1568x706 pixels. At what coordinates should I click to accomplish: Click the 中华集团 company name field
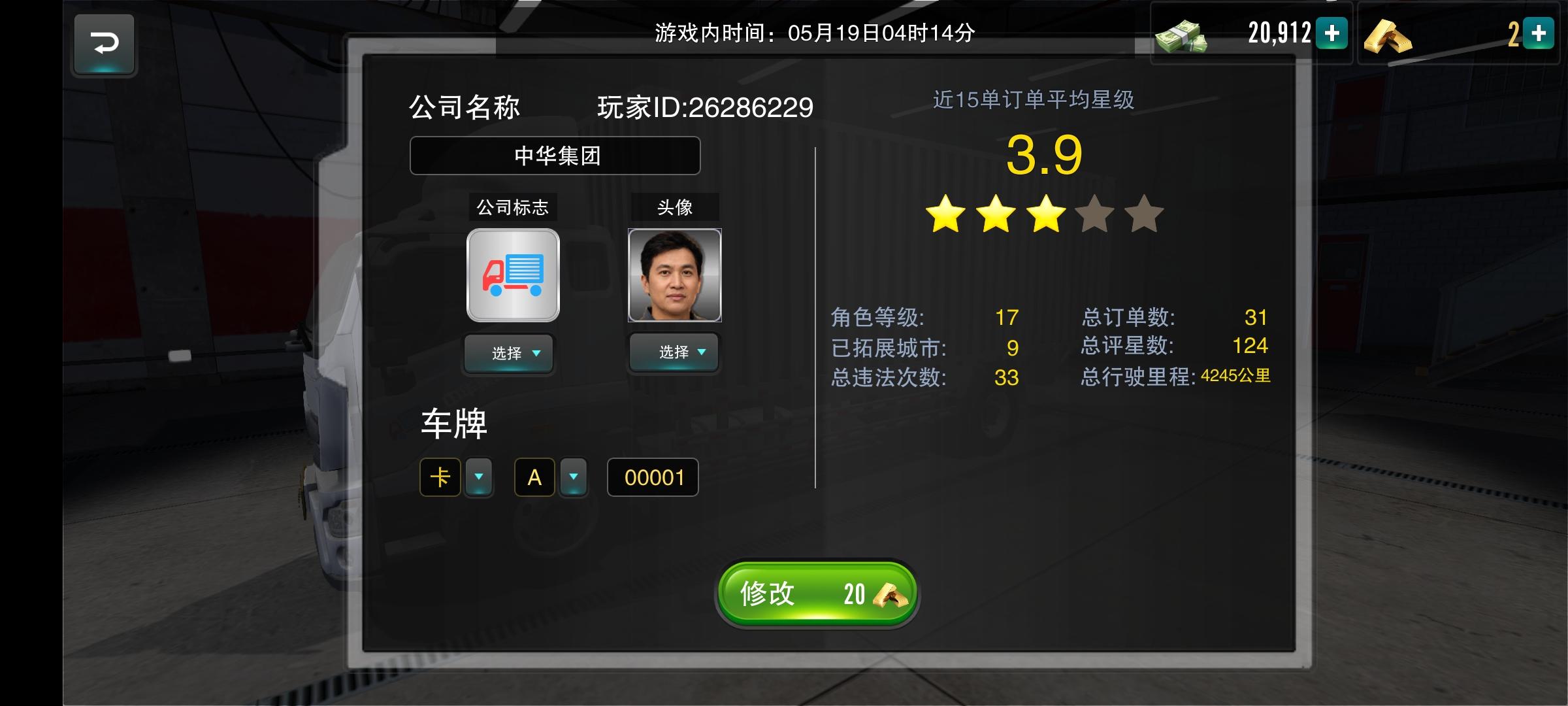click(555, 156)
